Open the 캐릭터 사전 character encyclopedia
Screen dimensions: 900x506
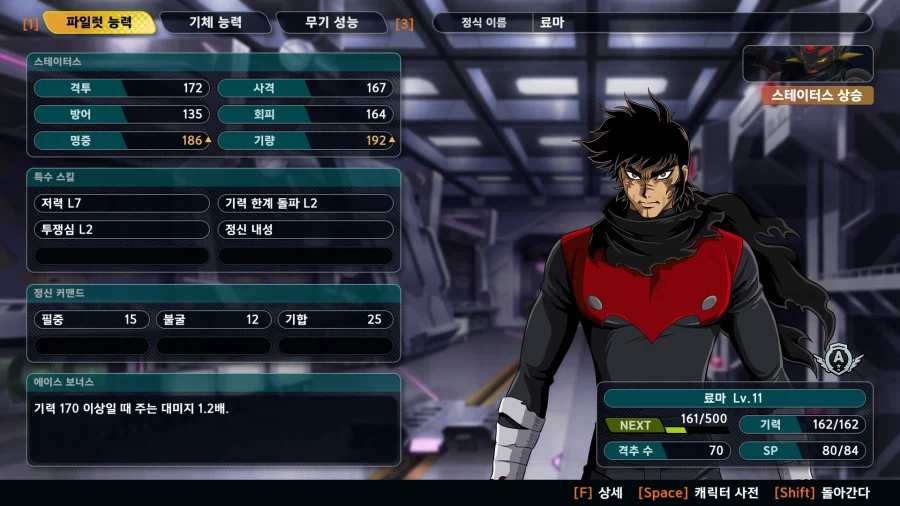coord(698,493)
